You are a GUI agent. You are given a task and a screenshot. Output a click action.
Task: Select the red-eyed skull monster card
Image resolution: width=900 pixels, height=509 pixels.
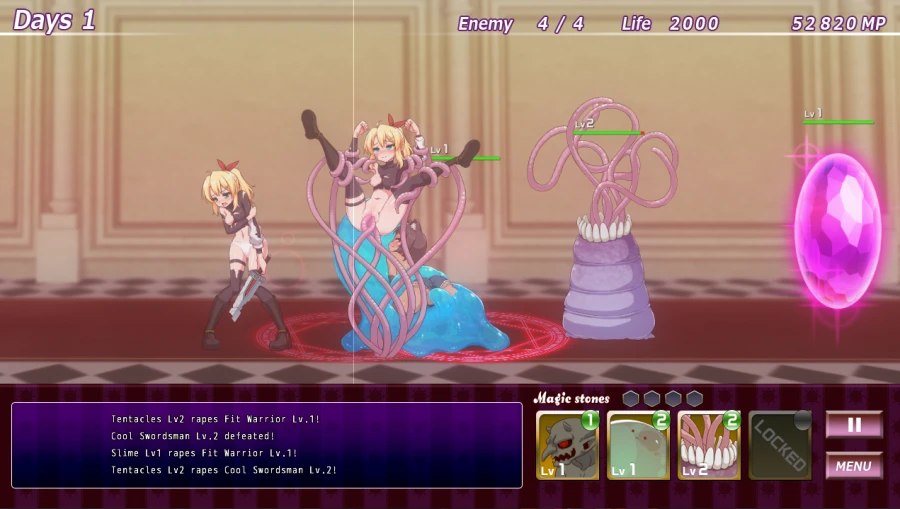coord(567,445)
